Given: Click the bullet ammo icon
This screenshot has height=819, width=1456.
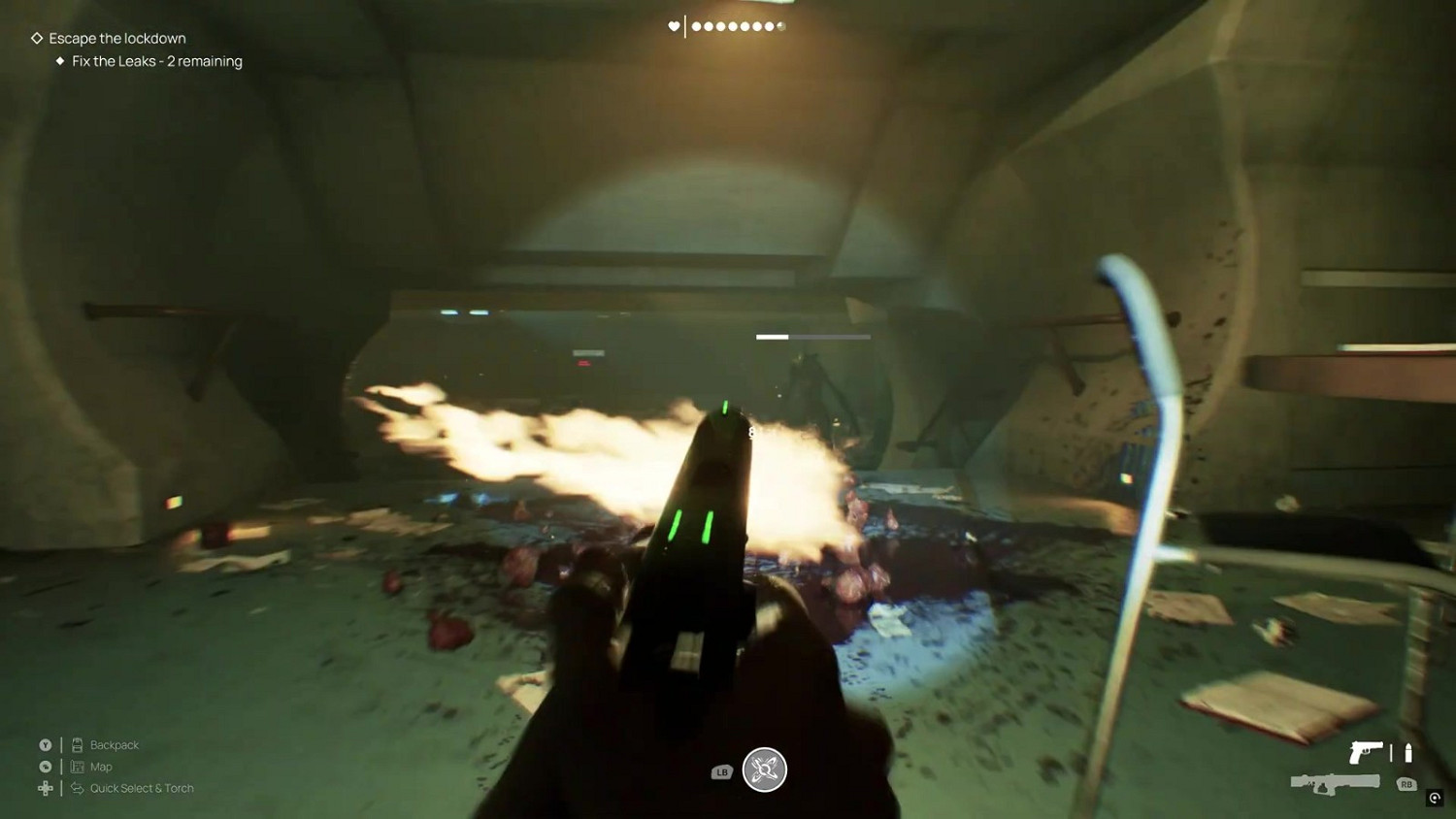Looking at the screenshot, I should coord(1407,752).
